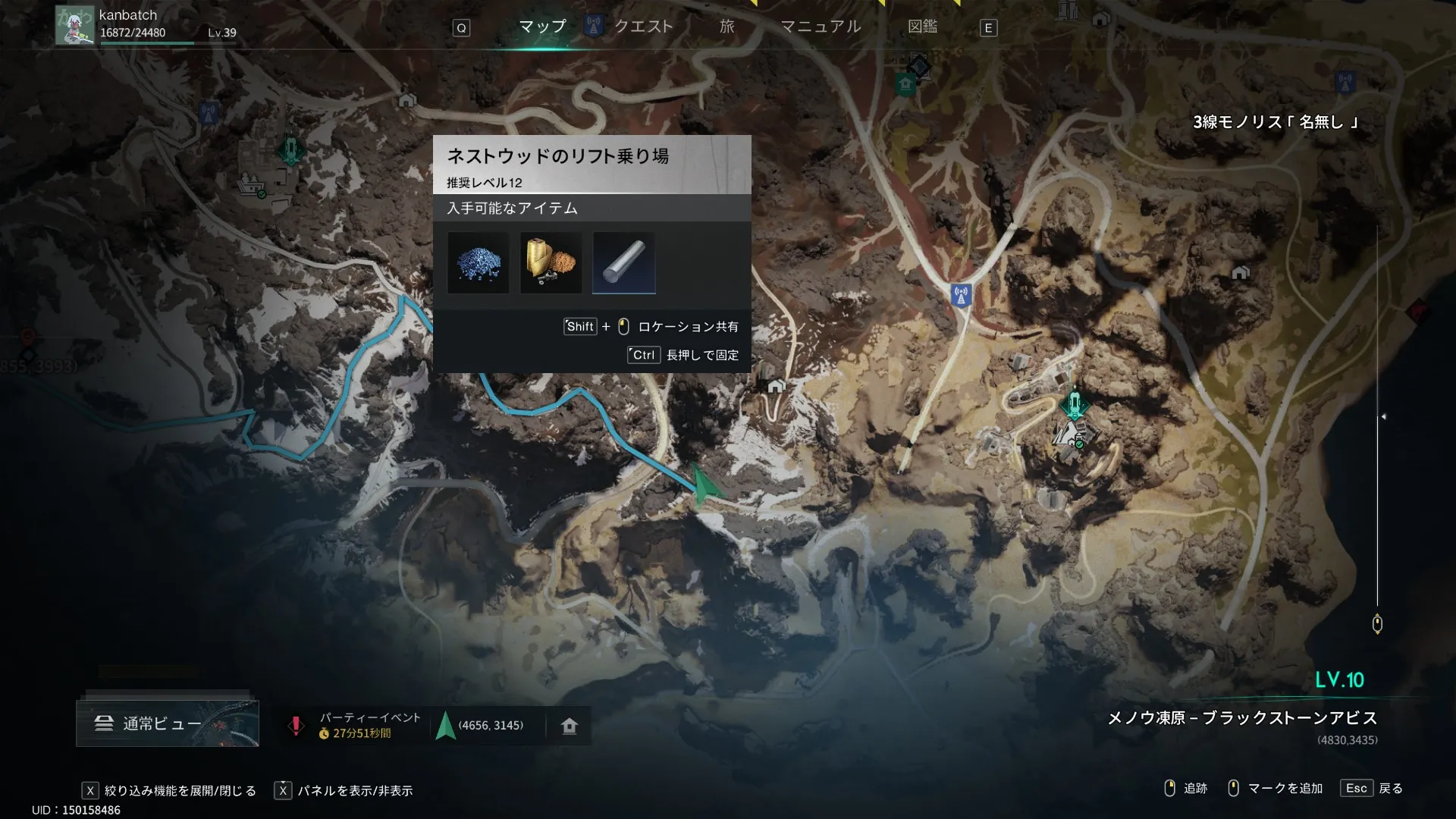Select the blue crystal ore item
The height and width of the screenshot is (819, 1456).
coord(478,263)
